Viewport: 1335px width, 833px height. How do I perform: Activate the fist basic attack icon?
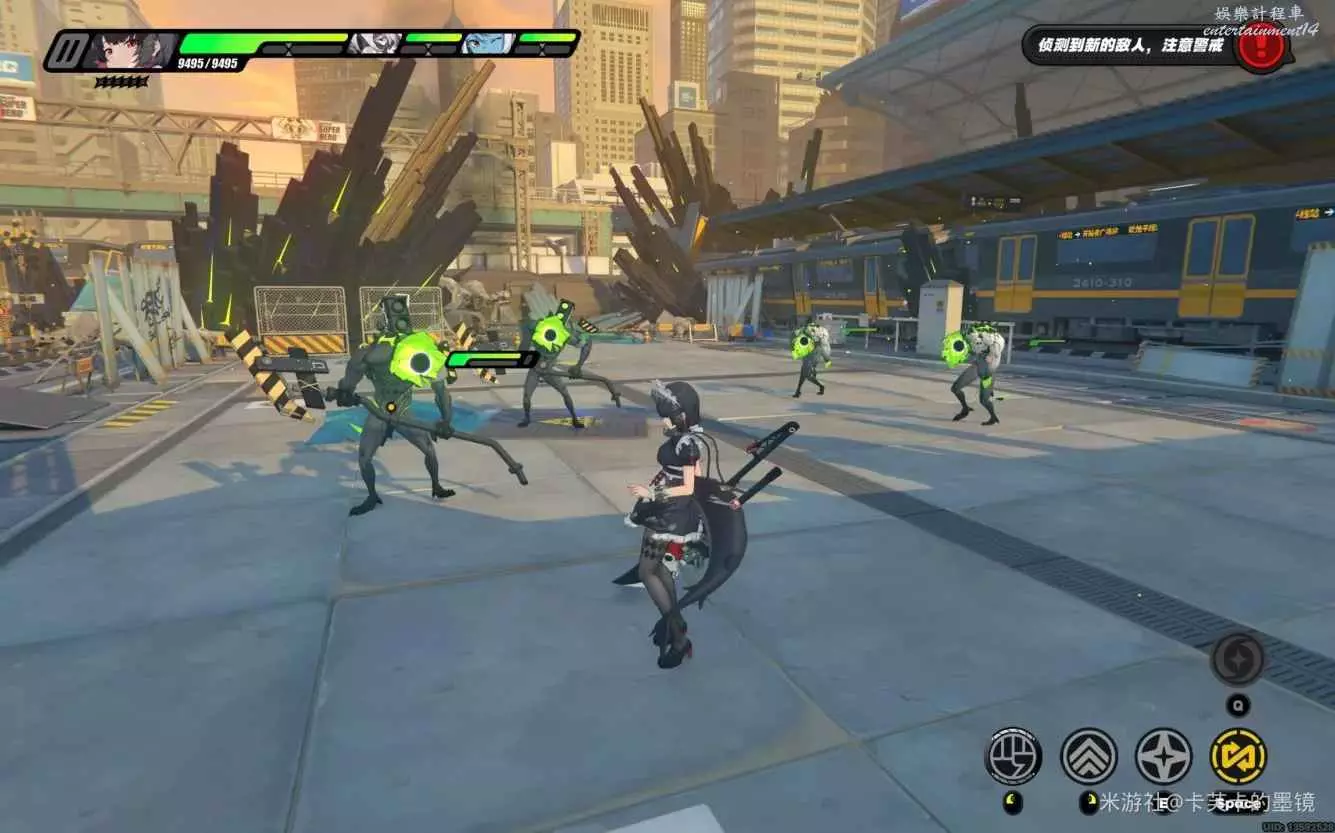pyautogui.click(x=1013, y=756)
